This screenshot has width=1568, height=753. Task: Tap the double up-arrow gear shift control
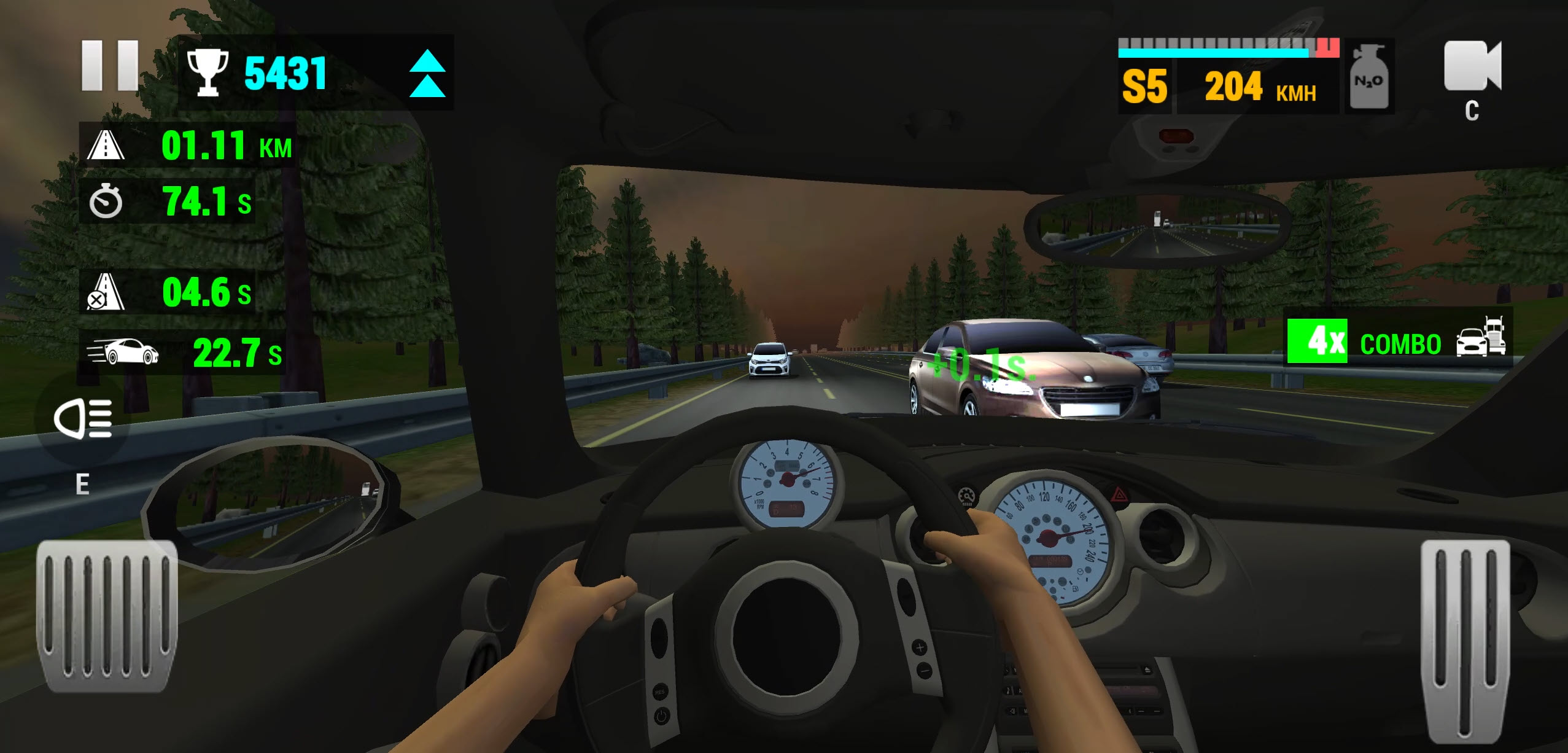click(x=430, y=72)
